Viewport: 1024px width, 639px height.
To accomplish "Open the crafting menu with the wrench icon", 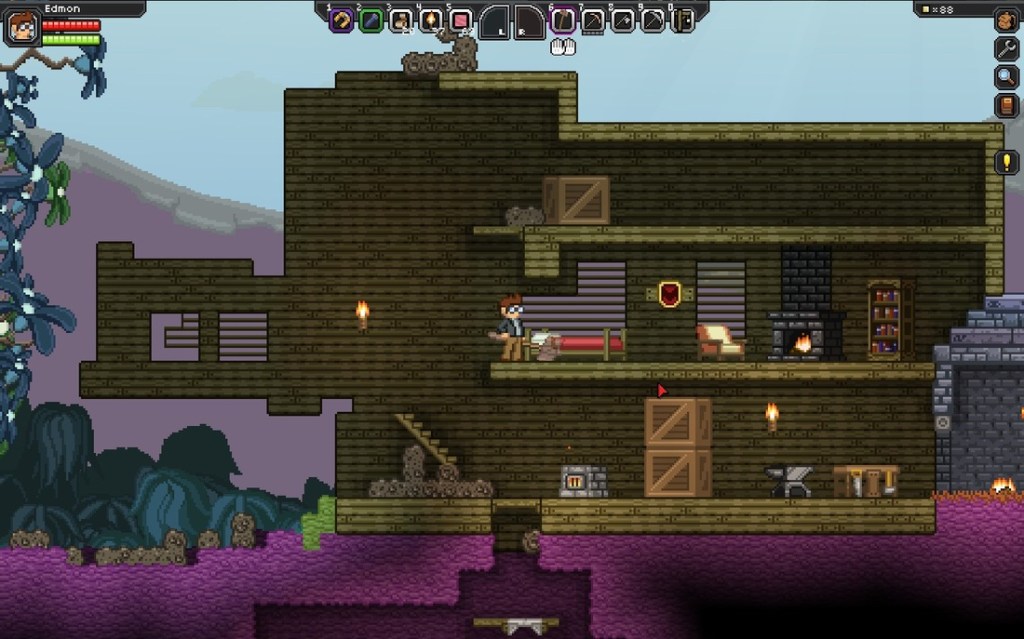I will click(1006, 48).
